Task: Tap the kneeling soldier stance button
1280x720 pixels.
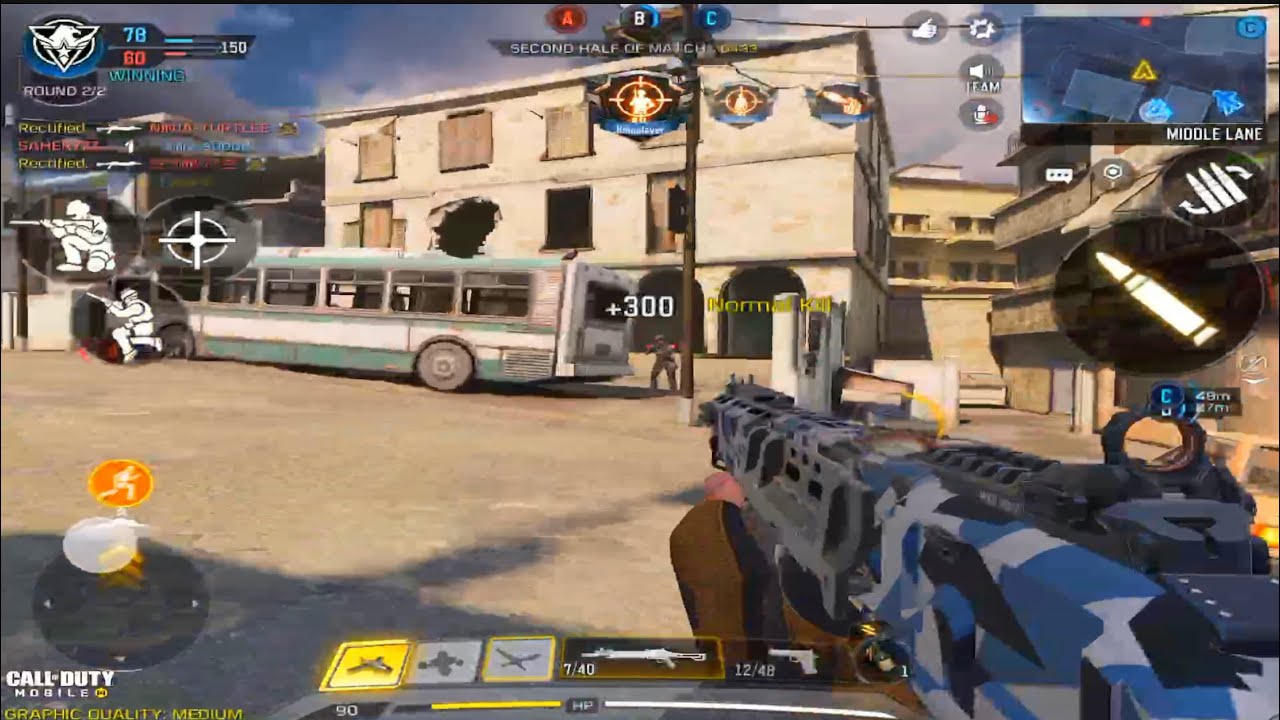Action: (x=128, y=323)
